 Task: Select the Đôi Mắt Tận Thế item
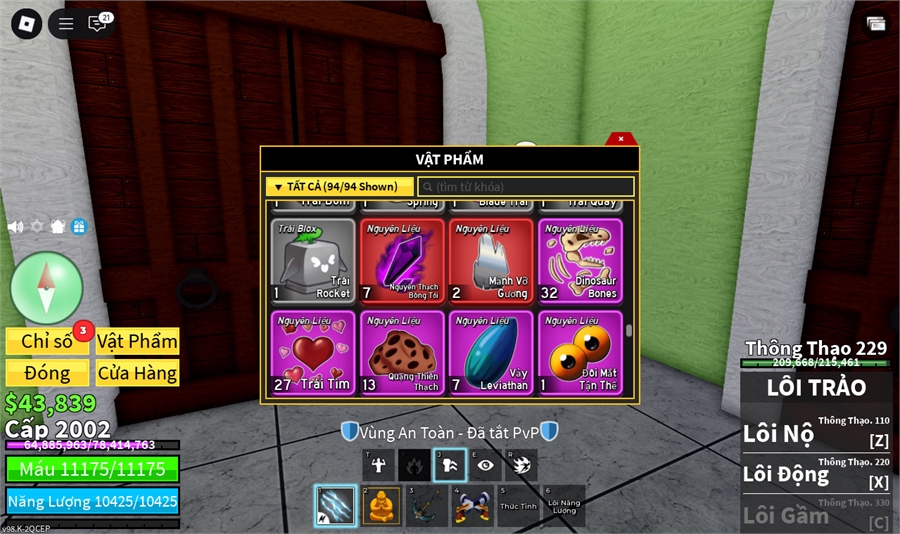pyautogui.click(x=580, y=352)
